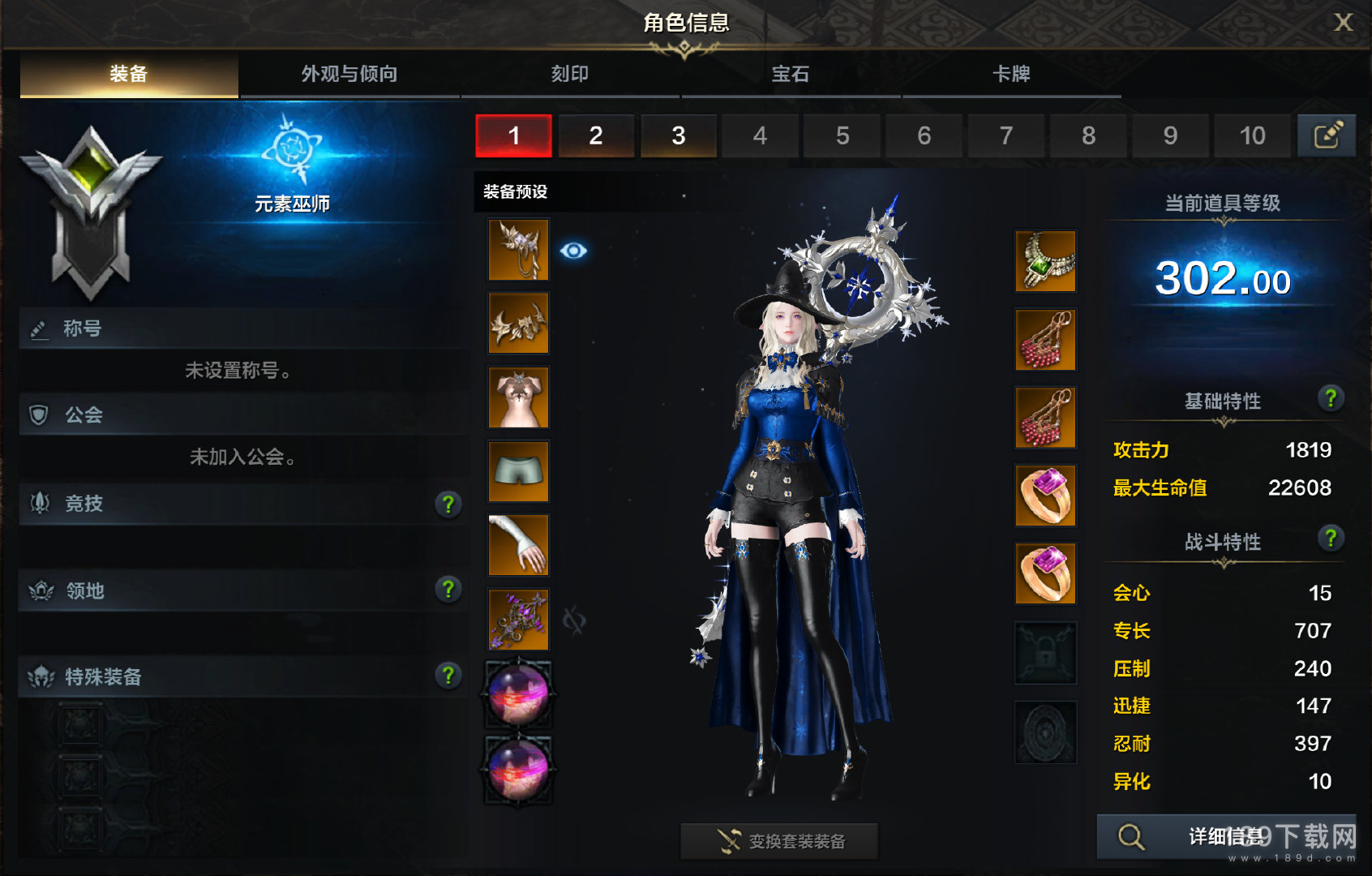Screen dimensions: 1372x876
Task: Toggle headgear visibility eye icon
Action: pyautogui.click(x=573, y=251)
